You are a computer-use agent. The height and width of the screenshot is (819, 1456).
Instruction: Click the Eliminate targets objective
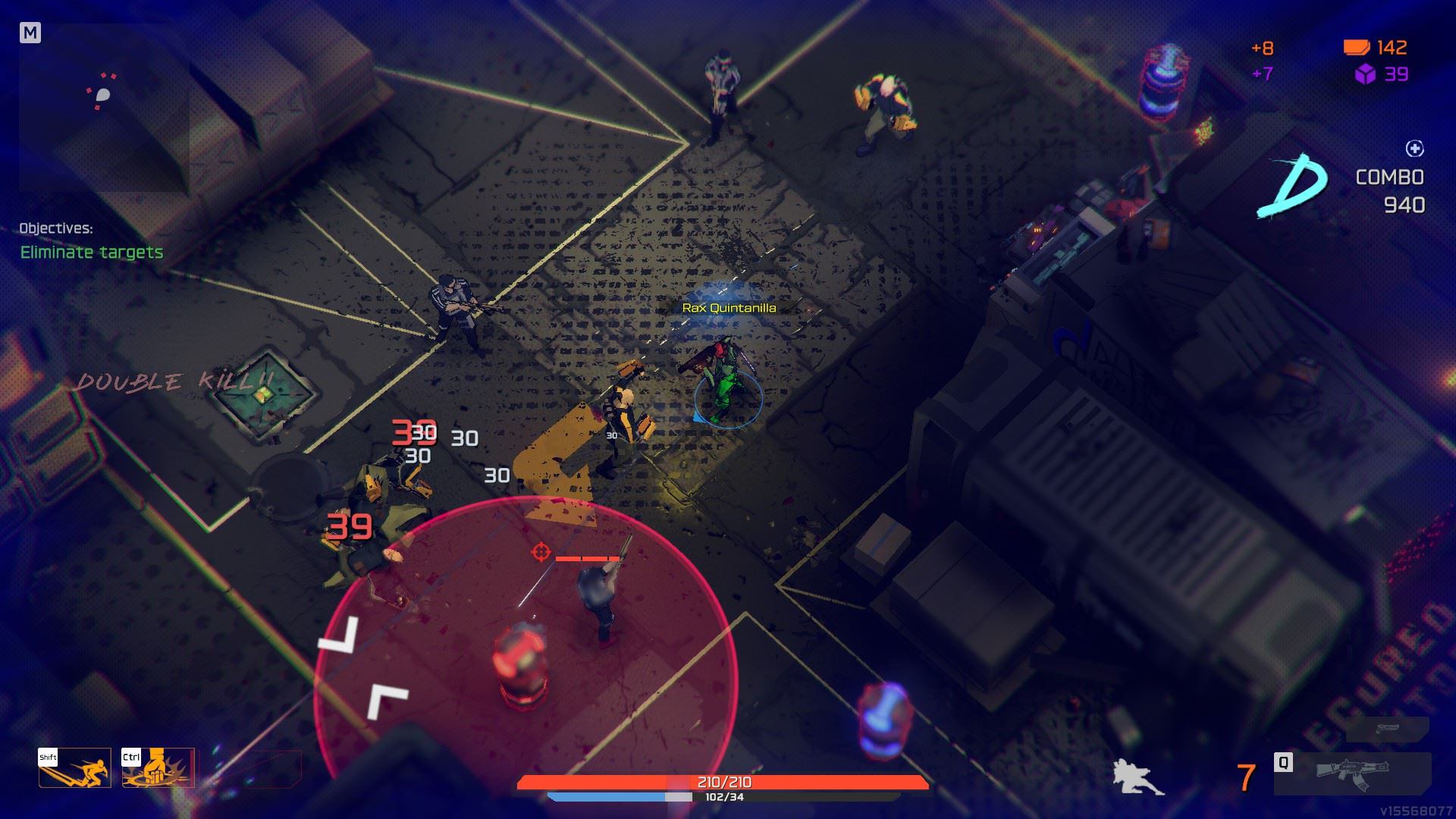point(92,253)
